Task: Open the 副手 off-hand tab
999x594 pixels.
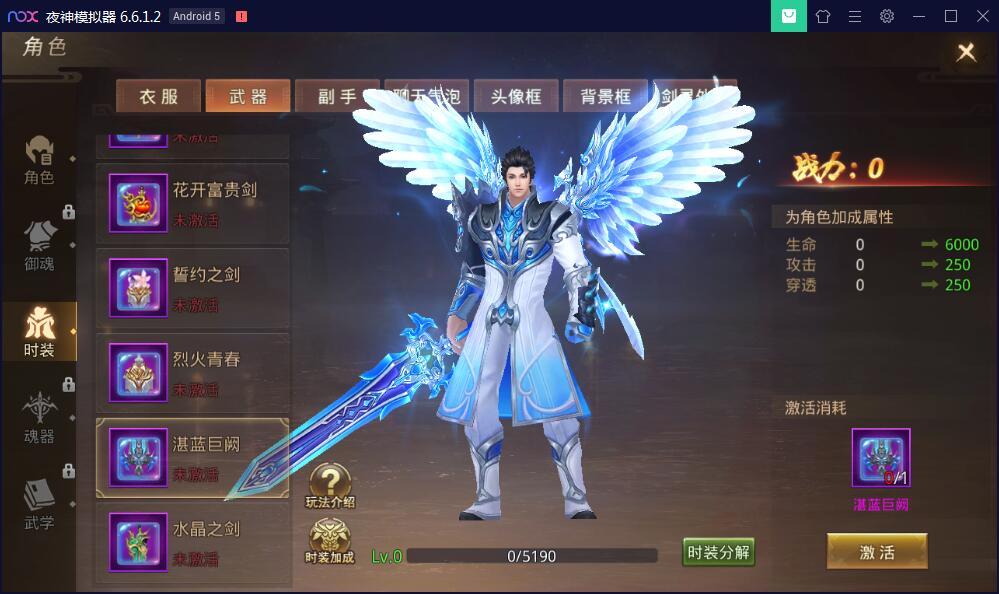Action: coord(335,97)
